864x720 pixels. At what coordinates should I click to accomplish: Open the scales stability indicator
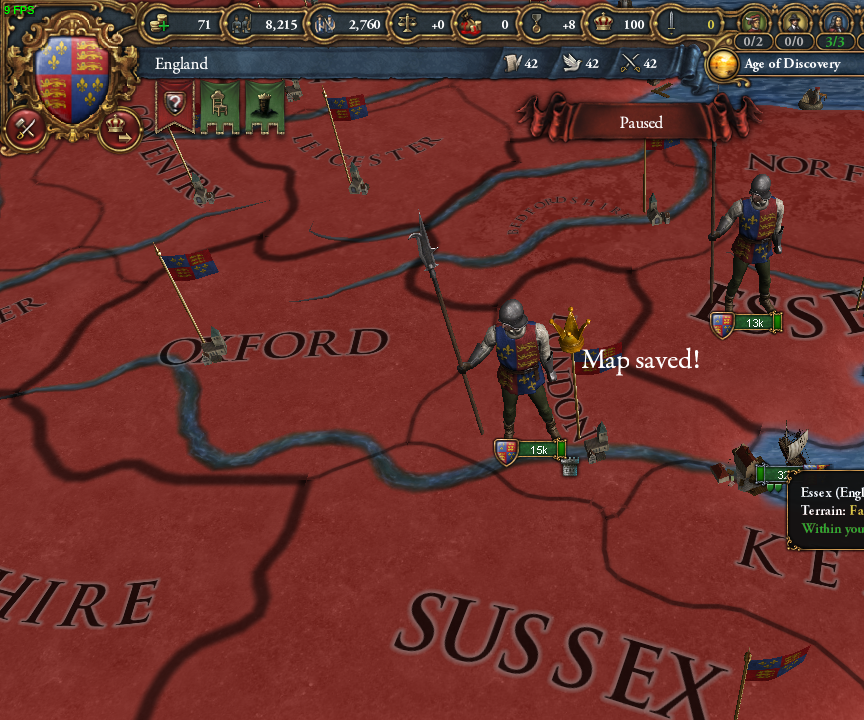pos(421,24)
